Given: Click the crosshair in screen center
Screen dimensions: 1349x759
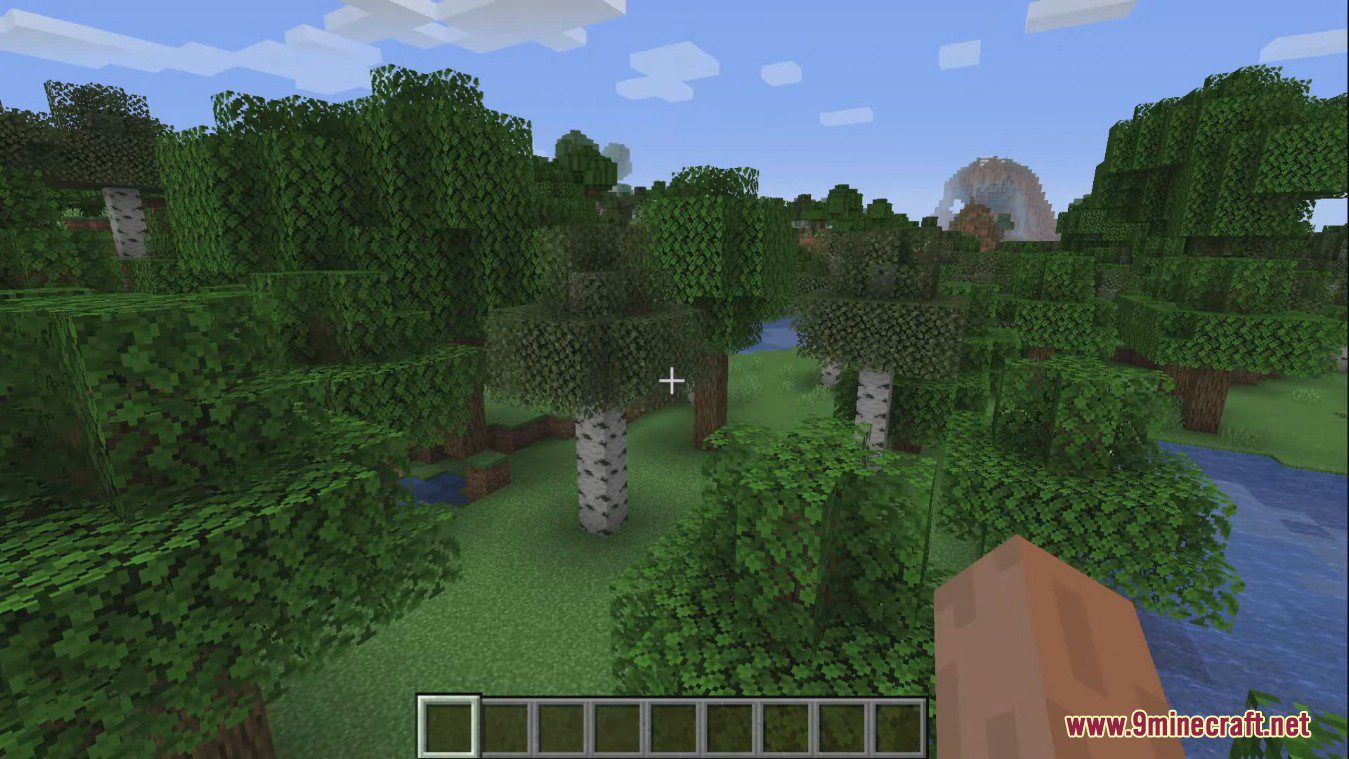Looking at the screenshot, I should click(672, 380).
